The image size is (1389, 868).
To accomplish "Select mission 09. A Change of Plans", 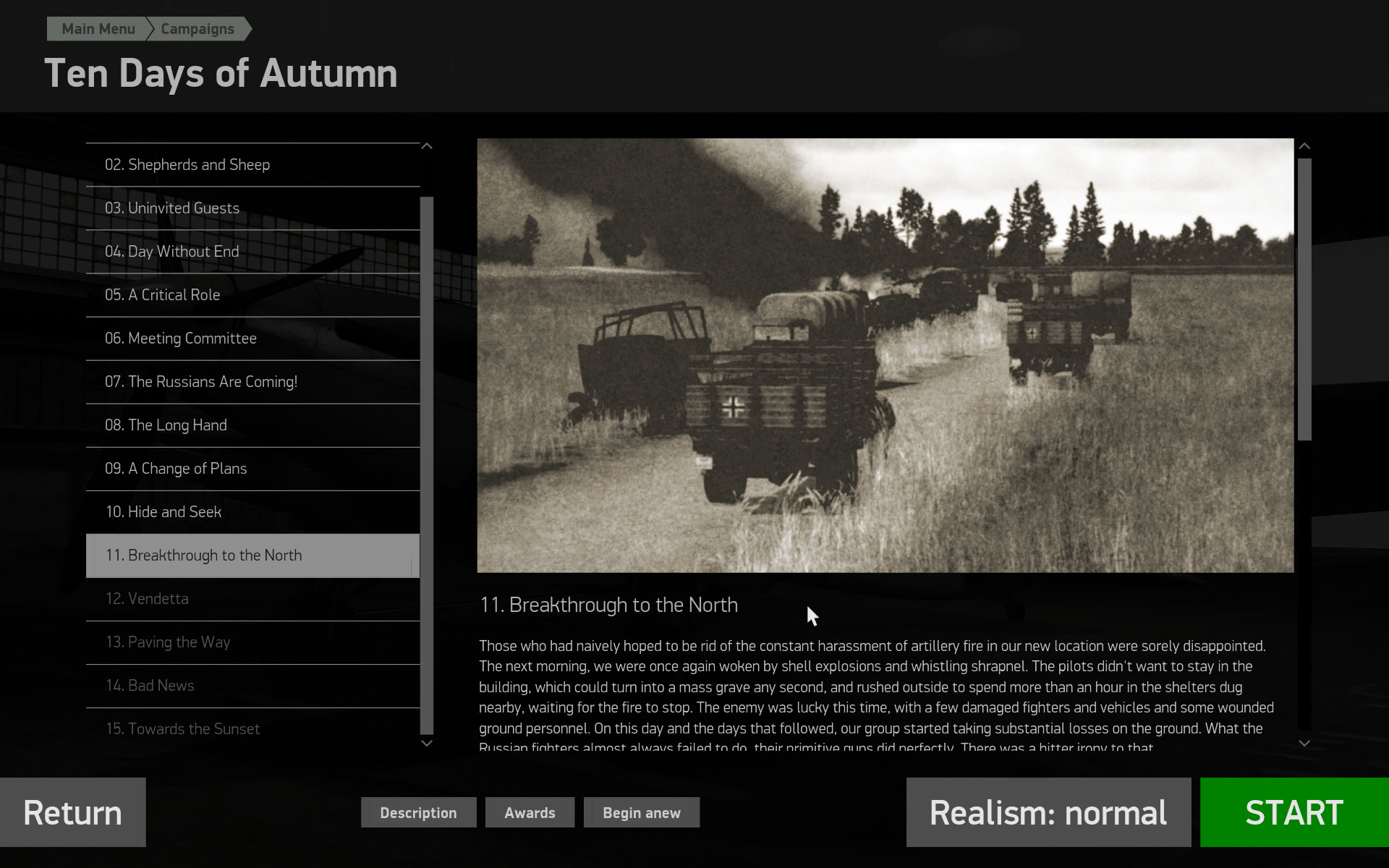I will pos(175,468).
